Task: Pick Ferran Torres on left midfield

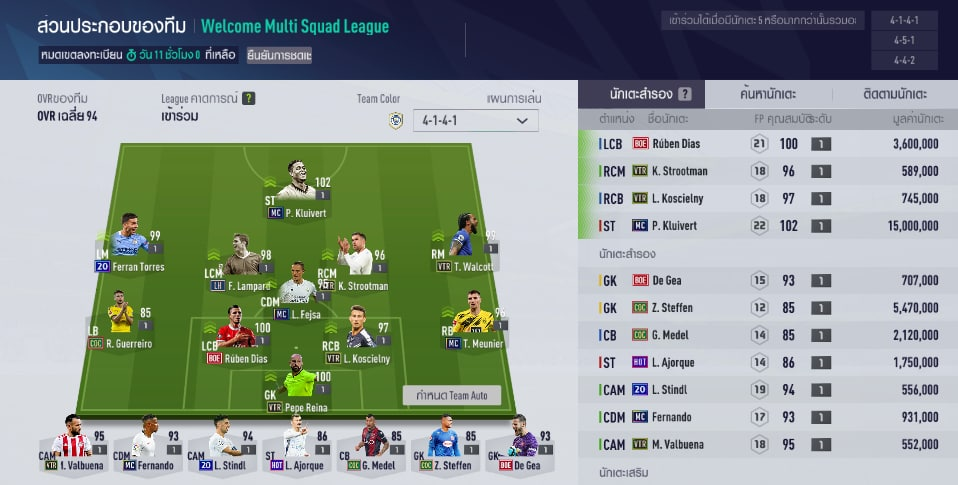Action: [x=128, y=243]
